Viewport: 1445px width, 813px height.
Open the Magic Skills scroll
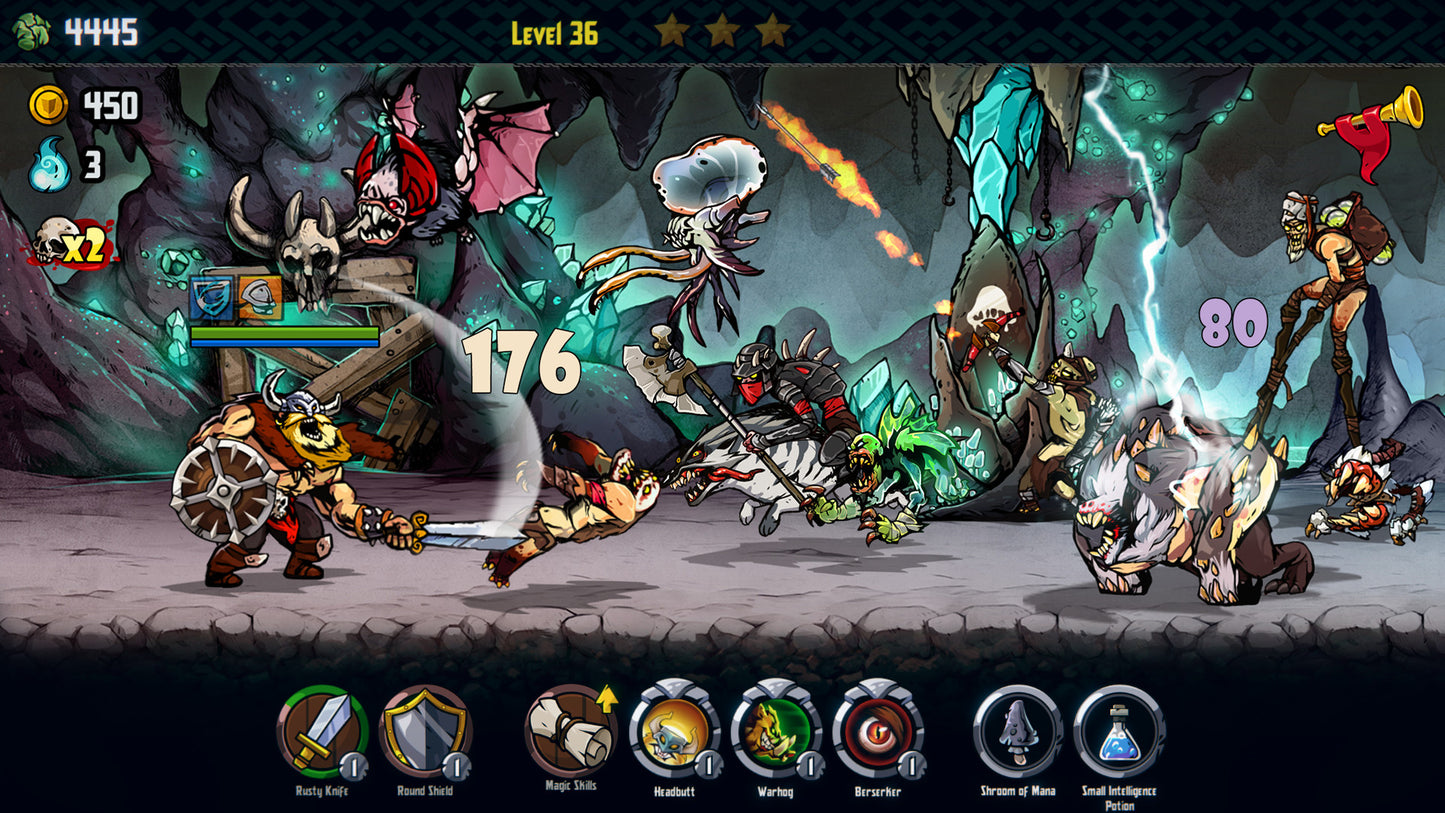click(x=570, y=730)
